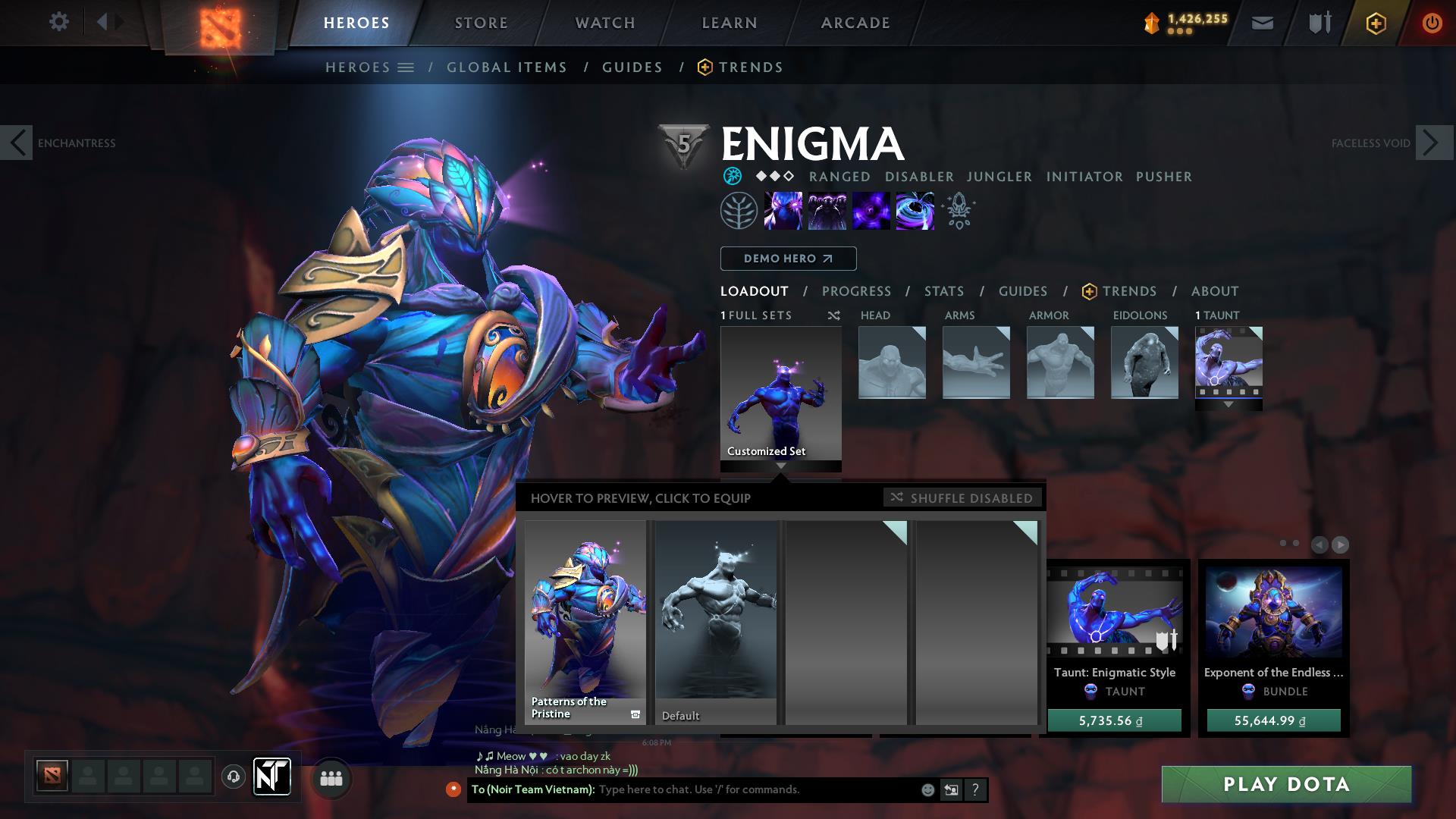
Task: Expand the Taunt slot filmstrip chevron
Action: (x=1228, y=406)
